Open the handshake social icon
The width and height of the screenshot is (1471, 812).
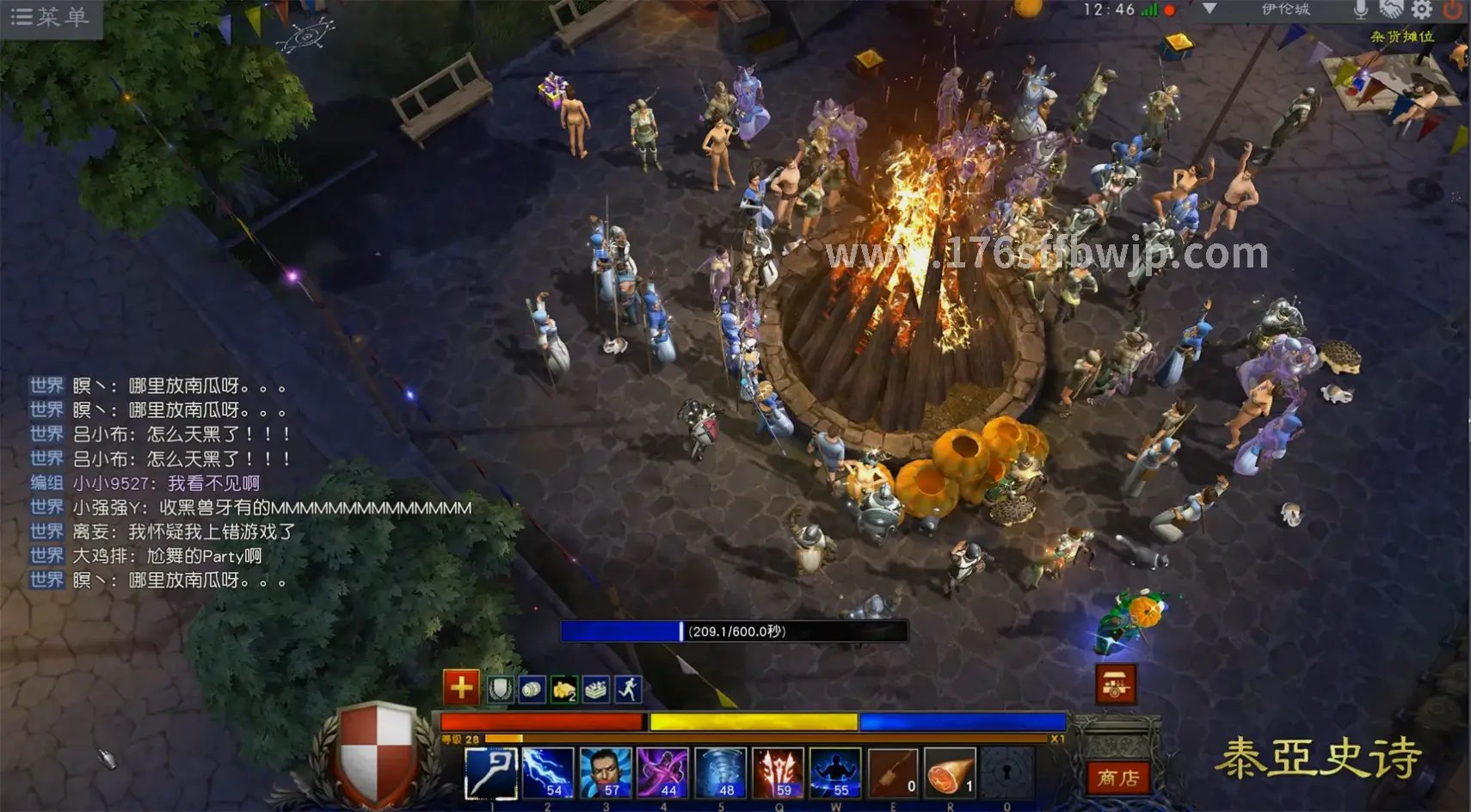pos(1391,9)
